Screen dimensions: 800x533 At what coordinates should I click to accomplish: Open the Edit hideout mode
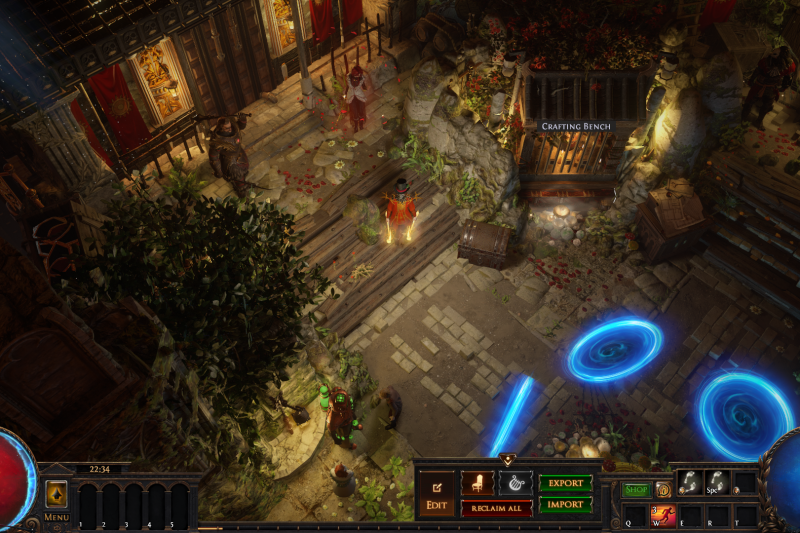coord(436,492)
